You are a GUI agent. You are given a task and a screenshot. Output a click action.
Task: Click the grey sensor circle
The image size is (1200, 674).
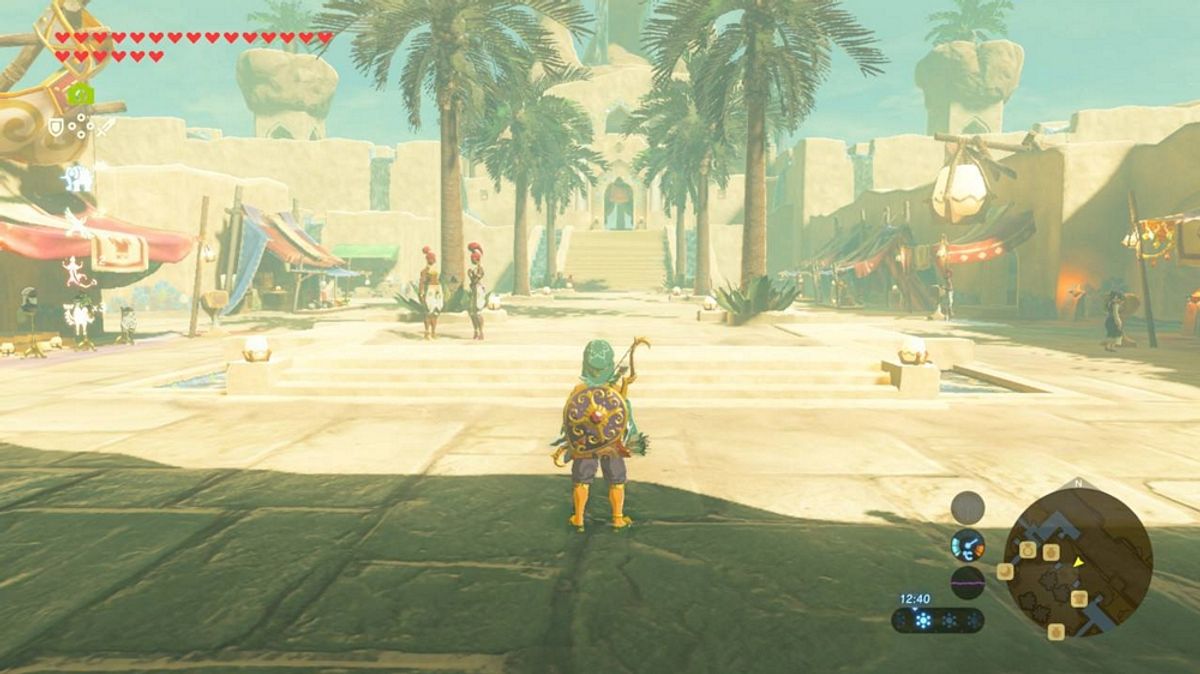pyautogui.click(x=967, y=508)
